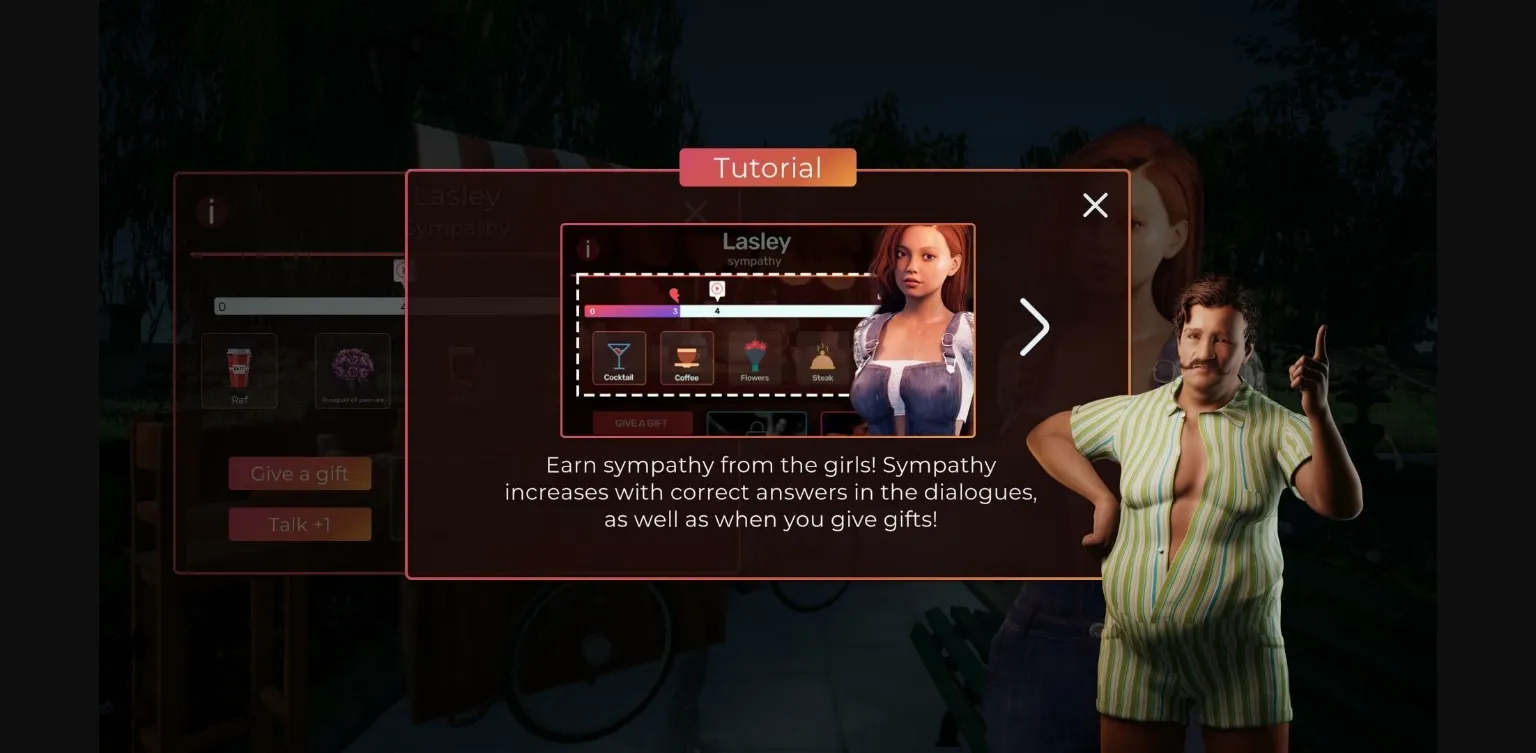Image resolution: width=1536 pixels, height=753 pixels.
Task: Open the info icon on the background profile panel
Action: 211,213
